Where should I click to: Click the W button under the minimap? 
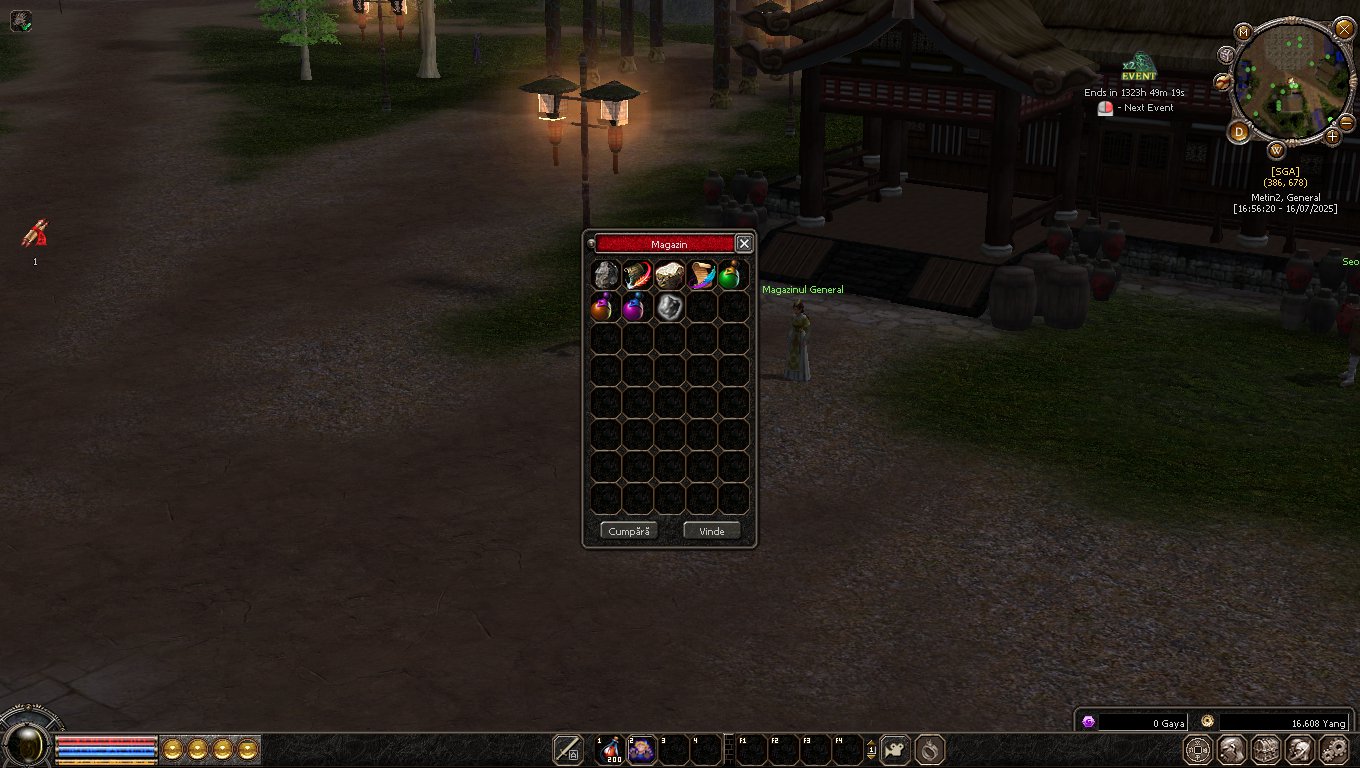pyautogui.click(x=1277, y=150)
